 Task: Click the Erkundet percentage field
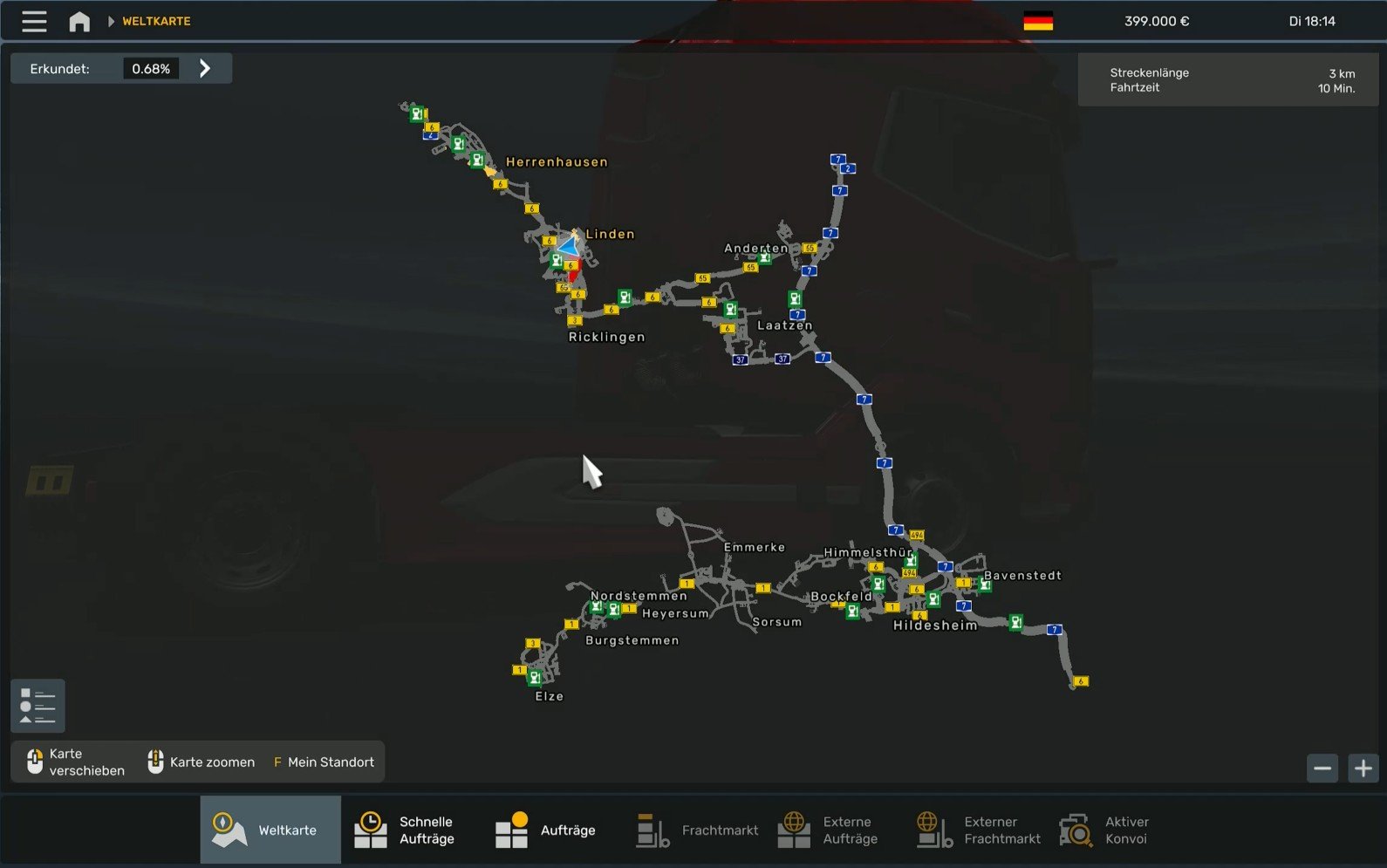pos(150,67)
